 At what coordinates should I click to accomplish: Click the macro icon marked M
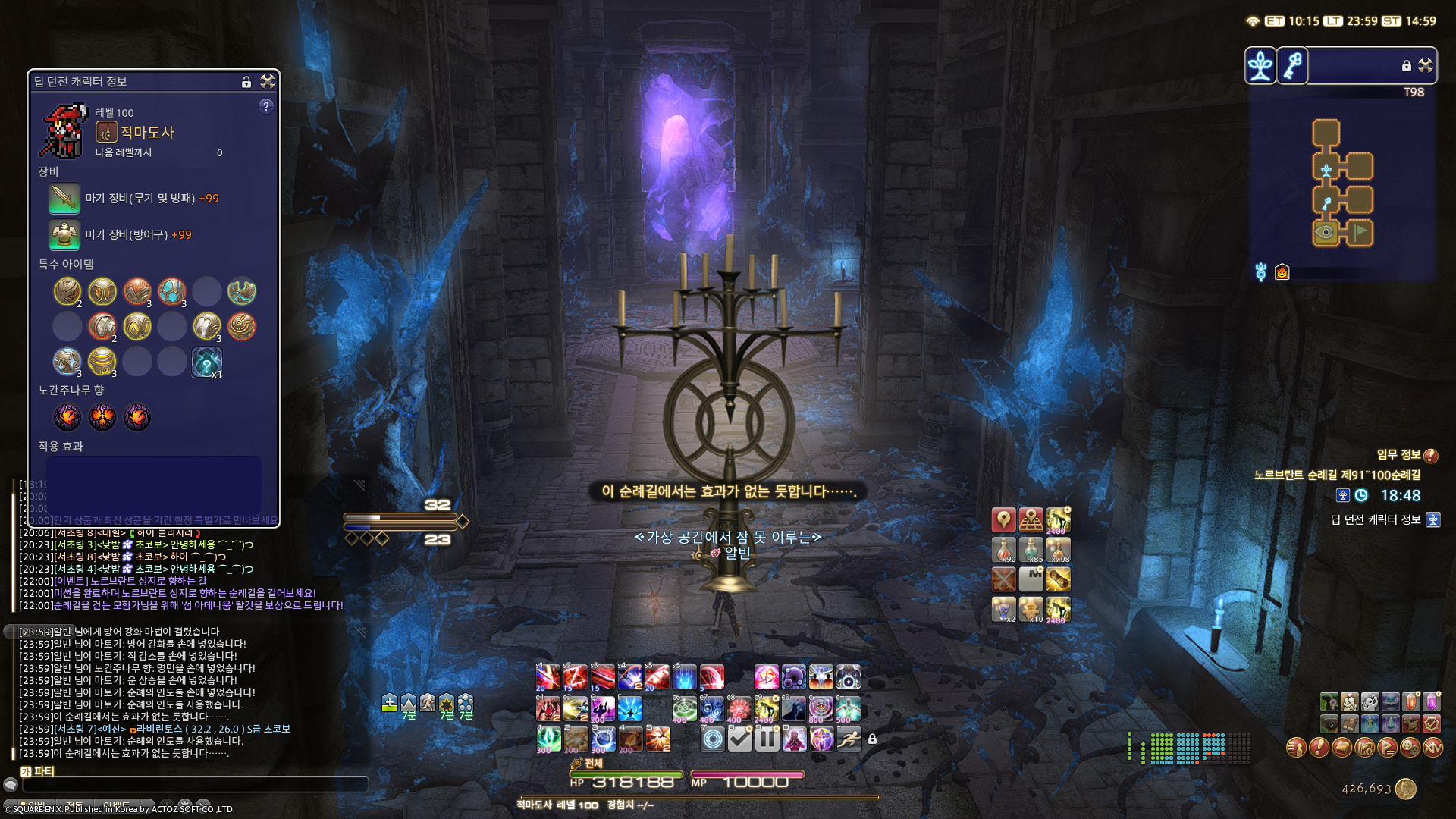coord(1031,579)
